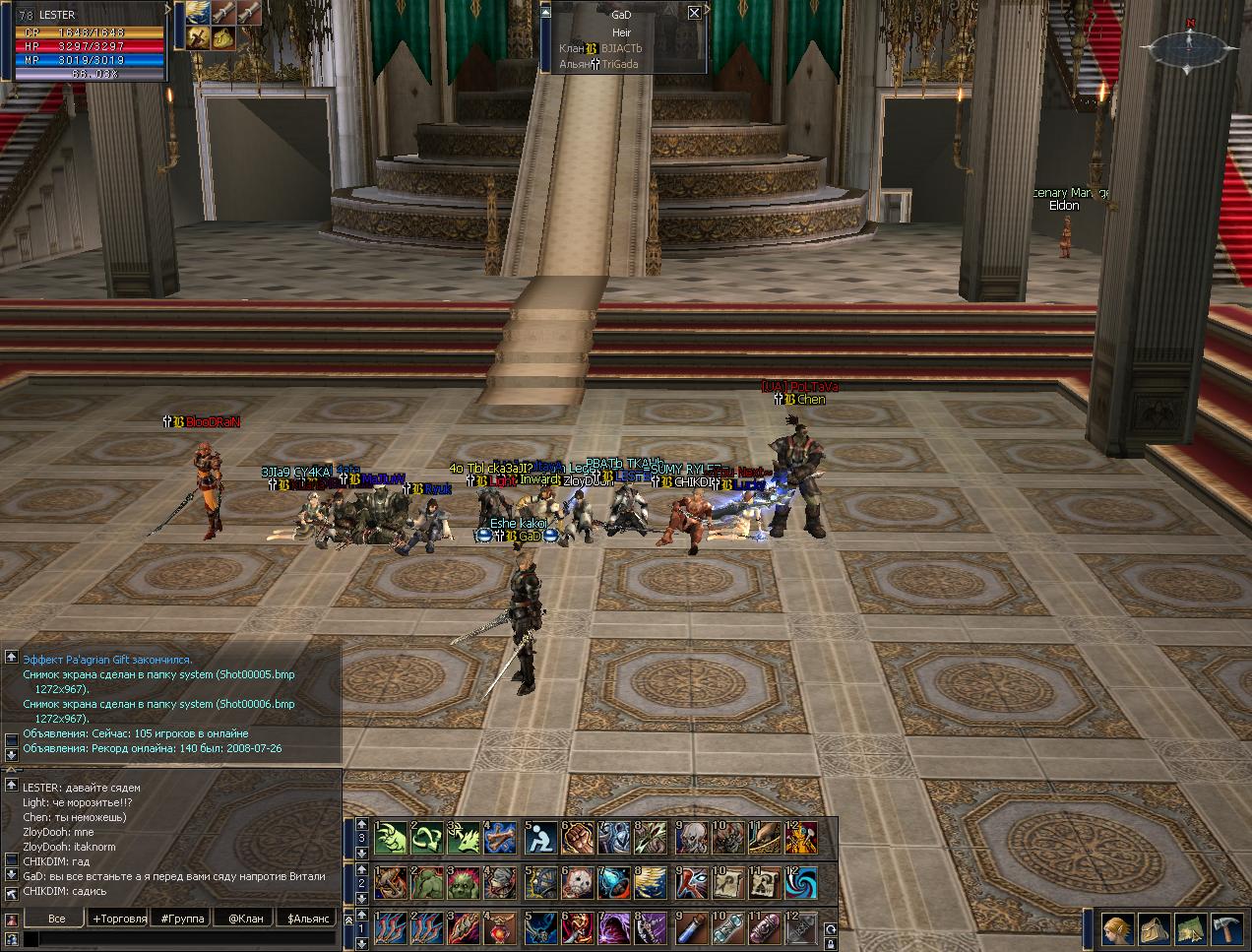Switch to the Все chat tab
The width and height of the screenshot is (1252, 952).
pyautogui.click(x=57, y=919)
